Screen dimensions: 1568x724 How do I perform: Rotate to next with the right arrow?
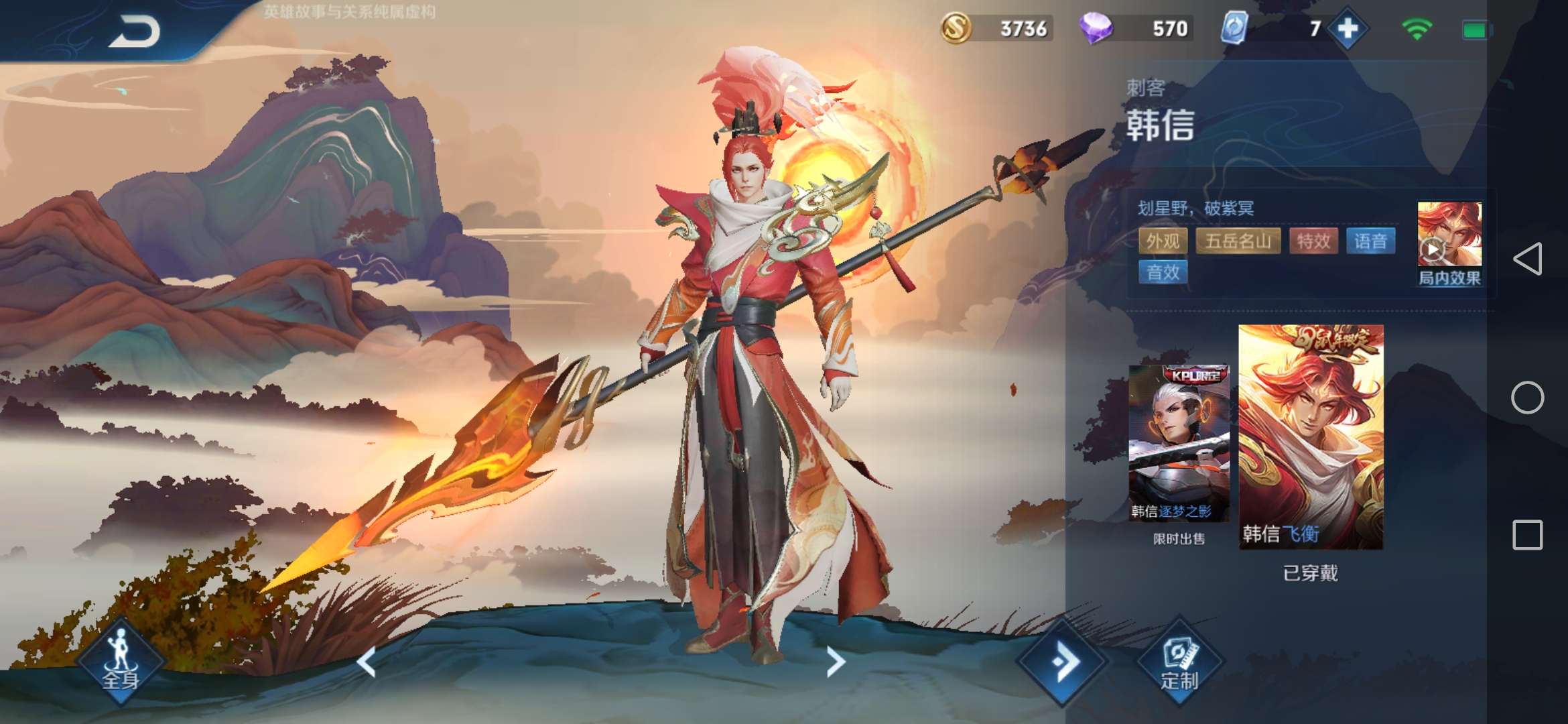click(835, 662)
